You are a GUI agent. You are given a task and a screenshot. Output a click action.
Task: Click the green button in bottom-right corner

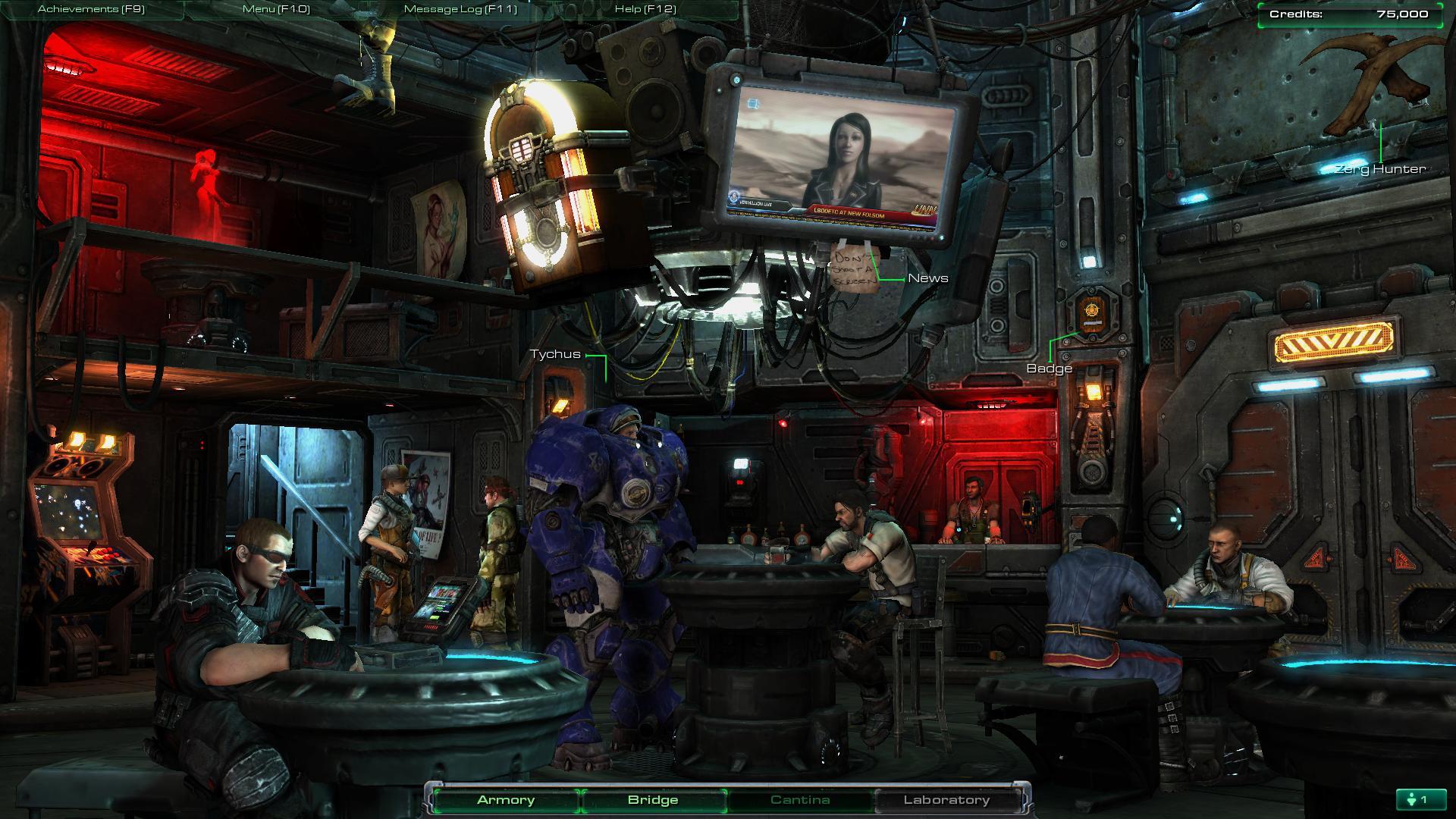(x=1417, y=799)
